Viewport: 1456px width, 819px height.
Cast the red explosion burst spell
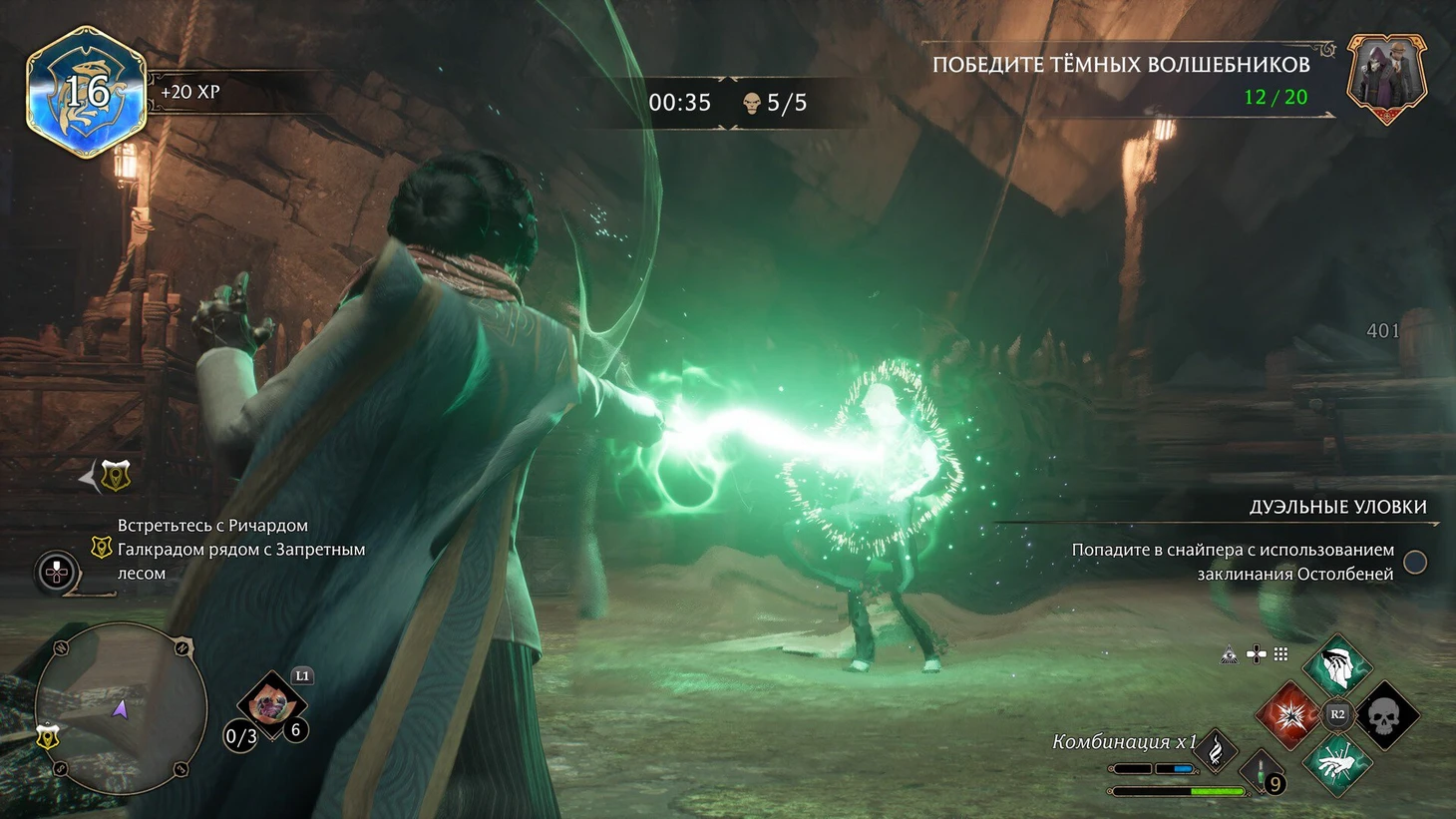pyautogui.click(x=1289, y=714)
